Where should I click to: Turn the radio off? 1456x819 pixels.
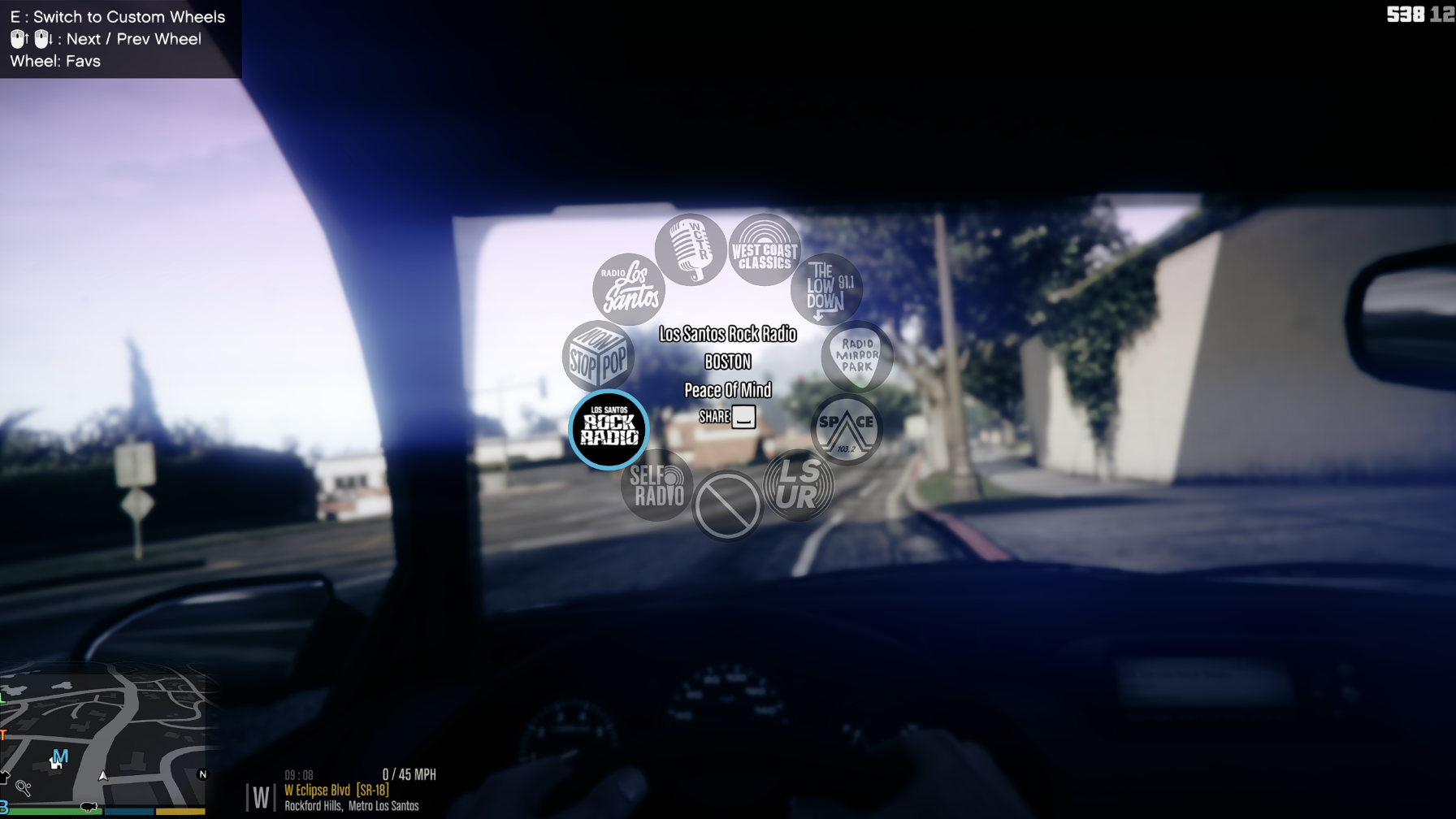pos(727,505)
